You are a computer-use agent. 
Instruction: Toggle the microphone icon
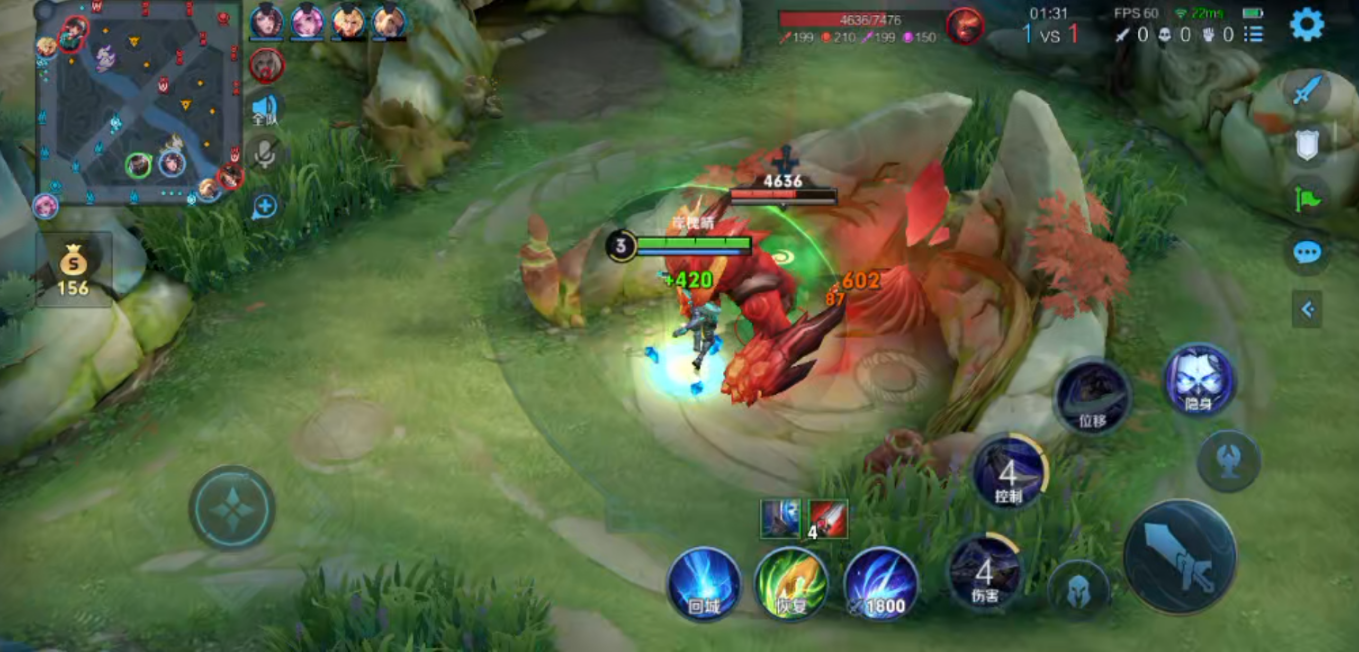tap(265, 153)
